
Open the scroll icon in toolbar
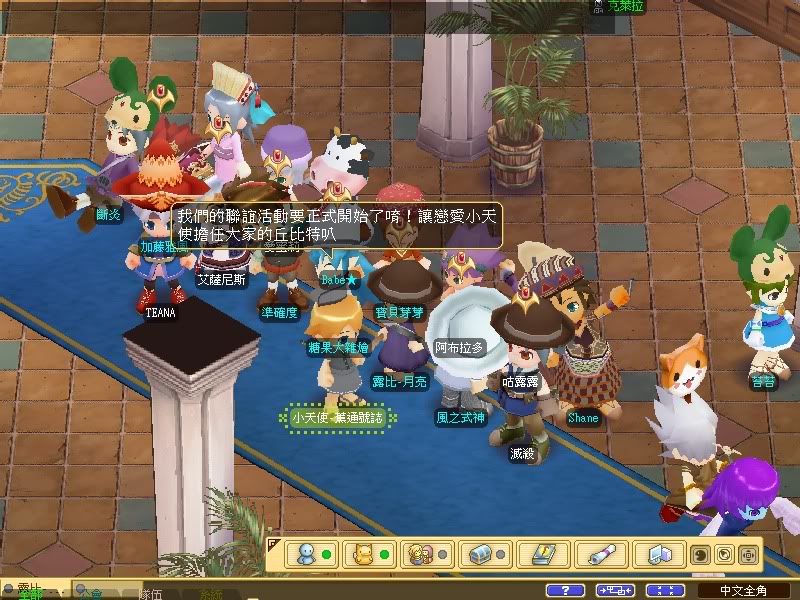point(602,553)
